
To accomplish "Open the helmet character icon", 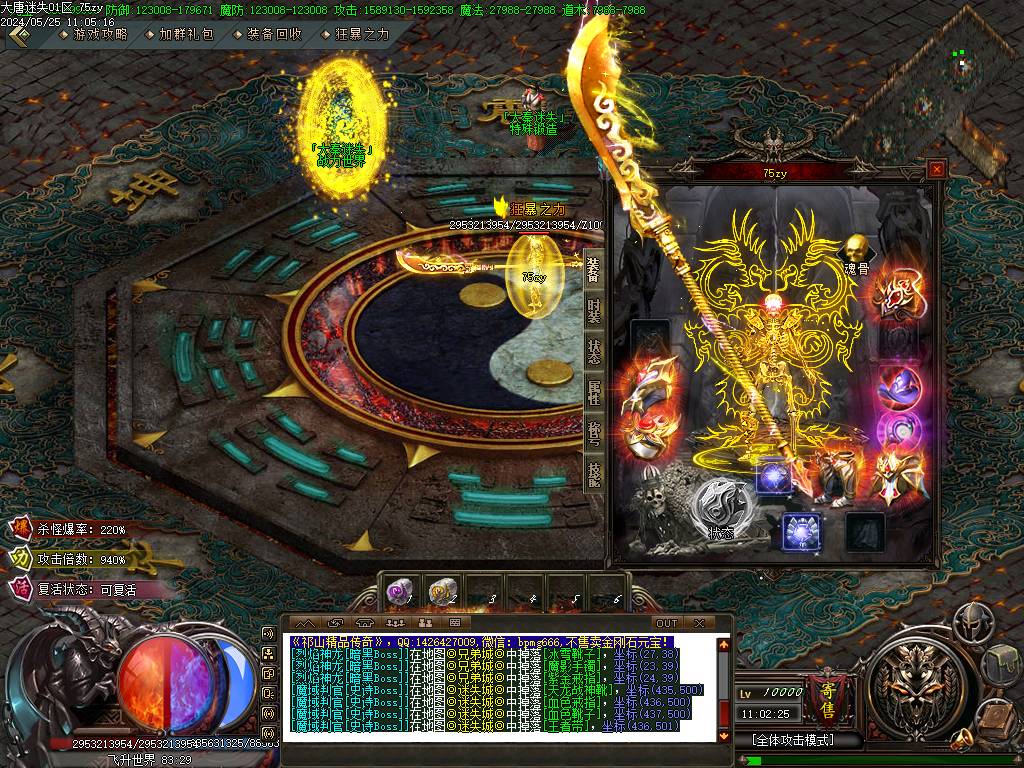I will pos(972,622).
